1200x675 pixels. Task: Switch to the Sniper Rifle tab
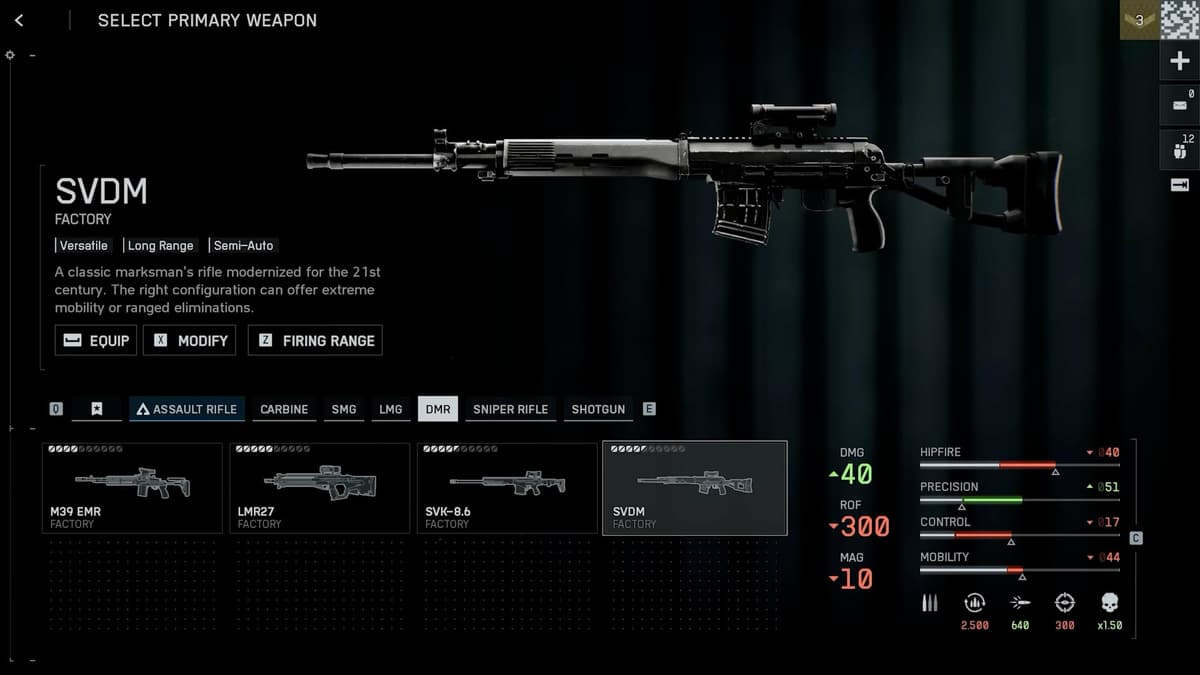[510, 409]
